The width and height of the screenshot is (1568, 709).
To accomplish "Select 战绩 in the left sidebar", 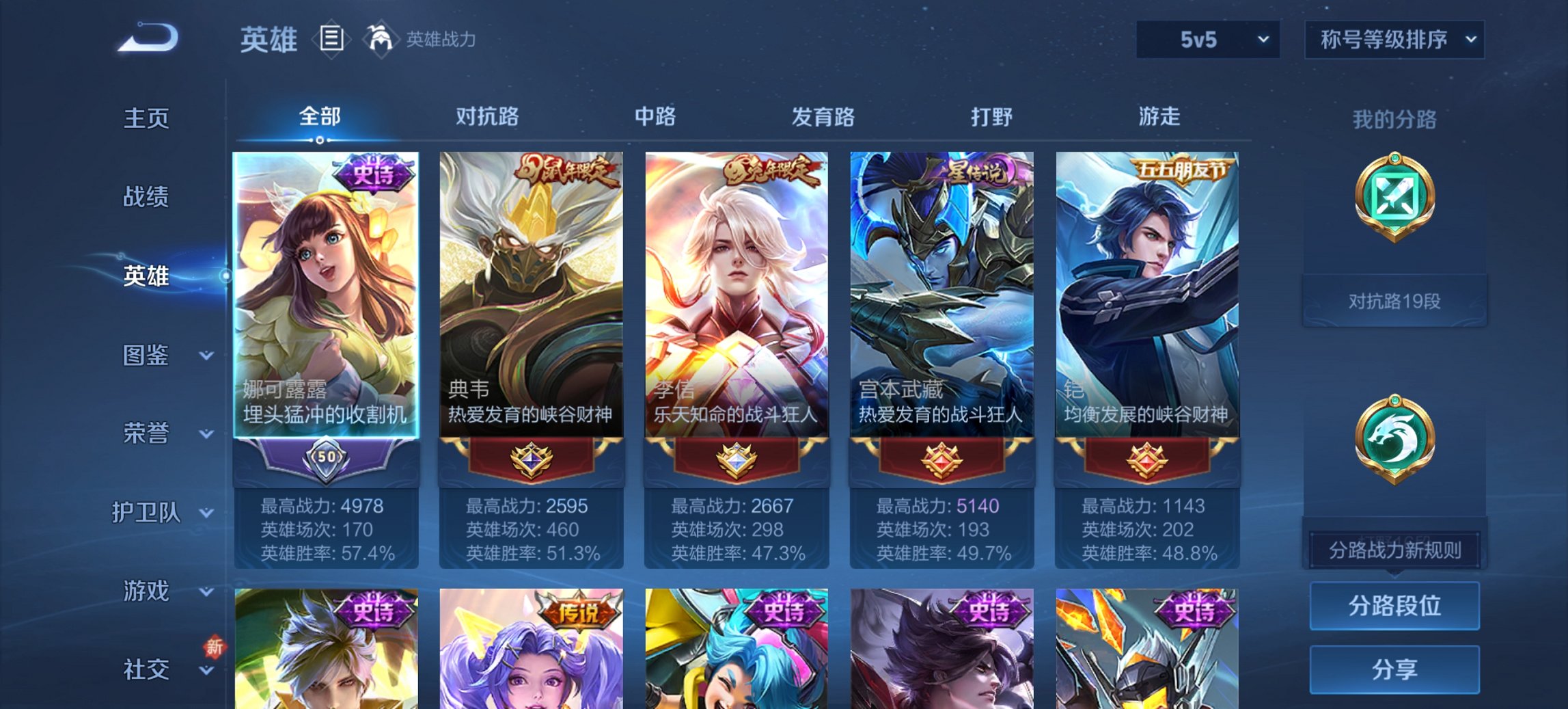I will [x=146, y=197].
